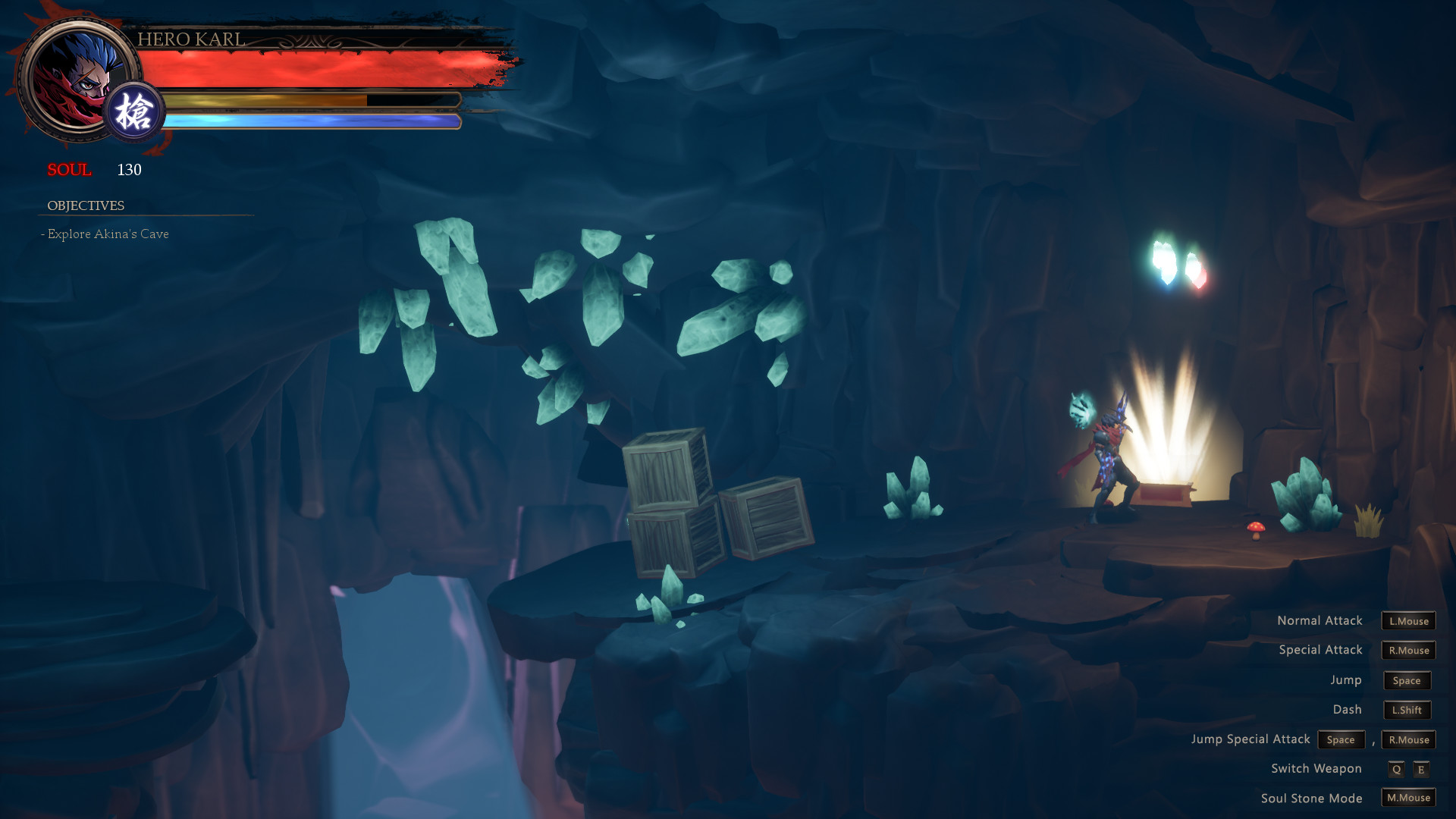This screenshot has height=819, width=1456.
Task: Click the SOUL 130 counter
Action: [99, 171]
